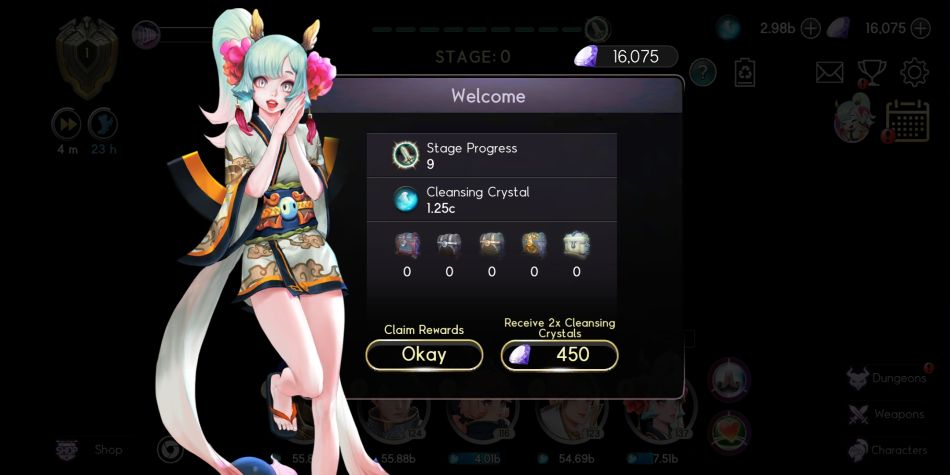
Task: Claim rewards with the Okay button
Action: (424, 355)
